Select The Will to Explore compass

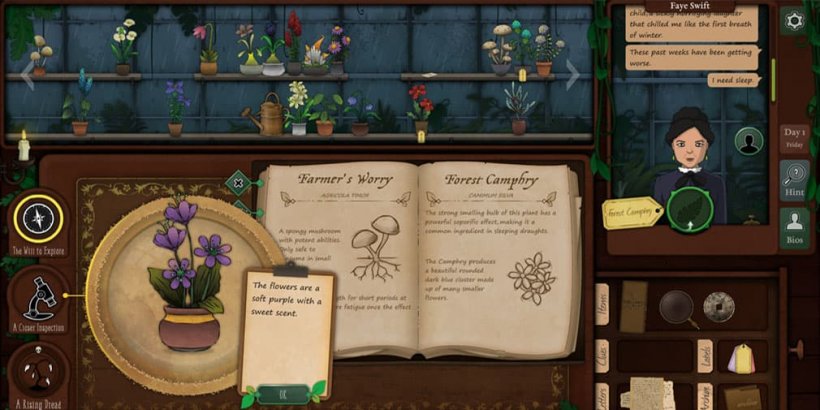(39, 218)
